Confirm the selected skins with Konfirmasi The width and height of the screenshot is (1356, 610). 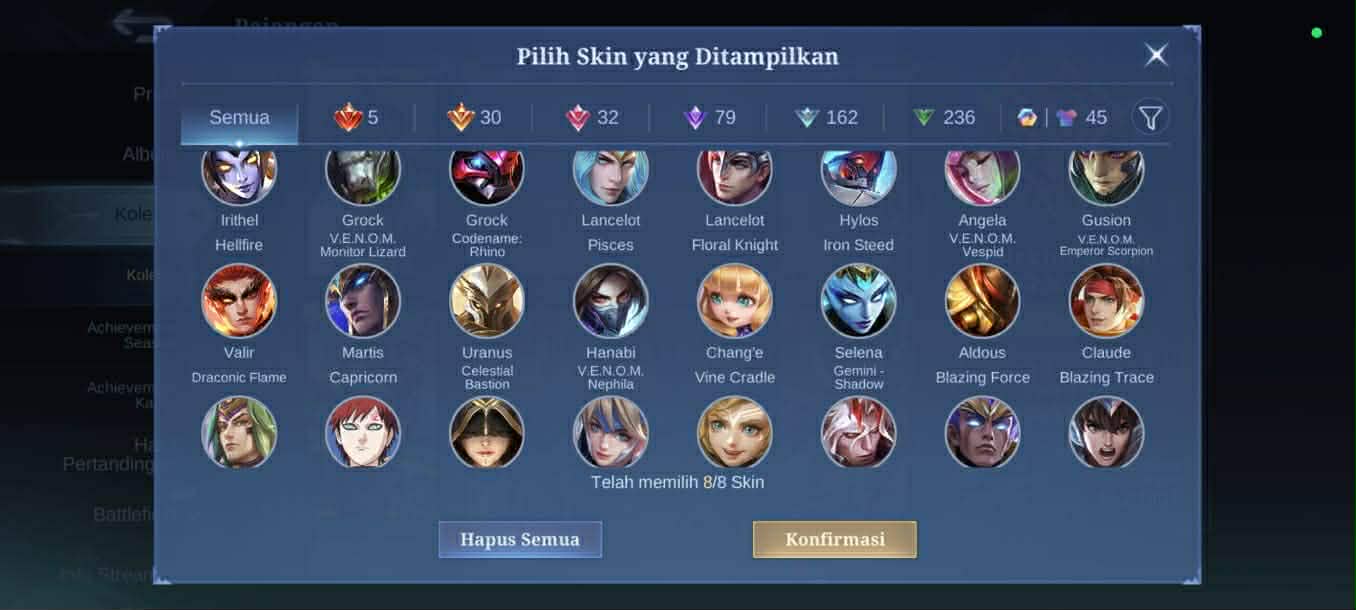pyautogui.click(x=834, y=539)
